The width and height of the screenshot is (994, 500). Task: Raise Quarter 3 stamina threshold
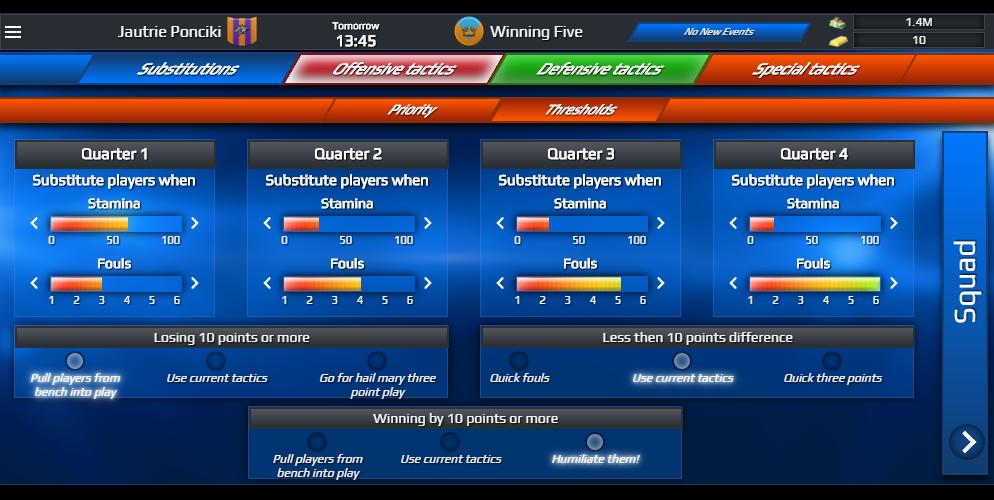(661, 224)
